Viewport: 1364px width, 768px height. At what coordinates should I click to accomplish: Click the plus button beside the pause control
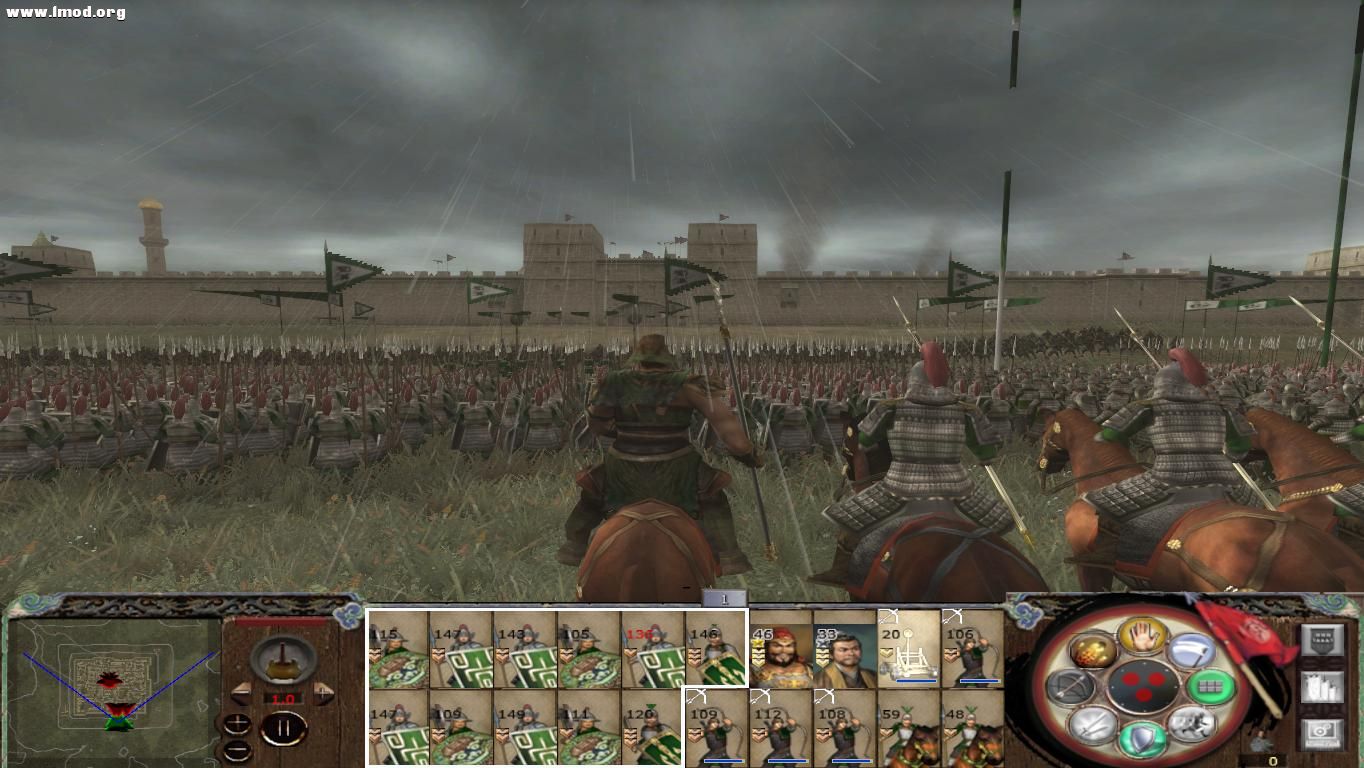[237, 724]
